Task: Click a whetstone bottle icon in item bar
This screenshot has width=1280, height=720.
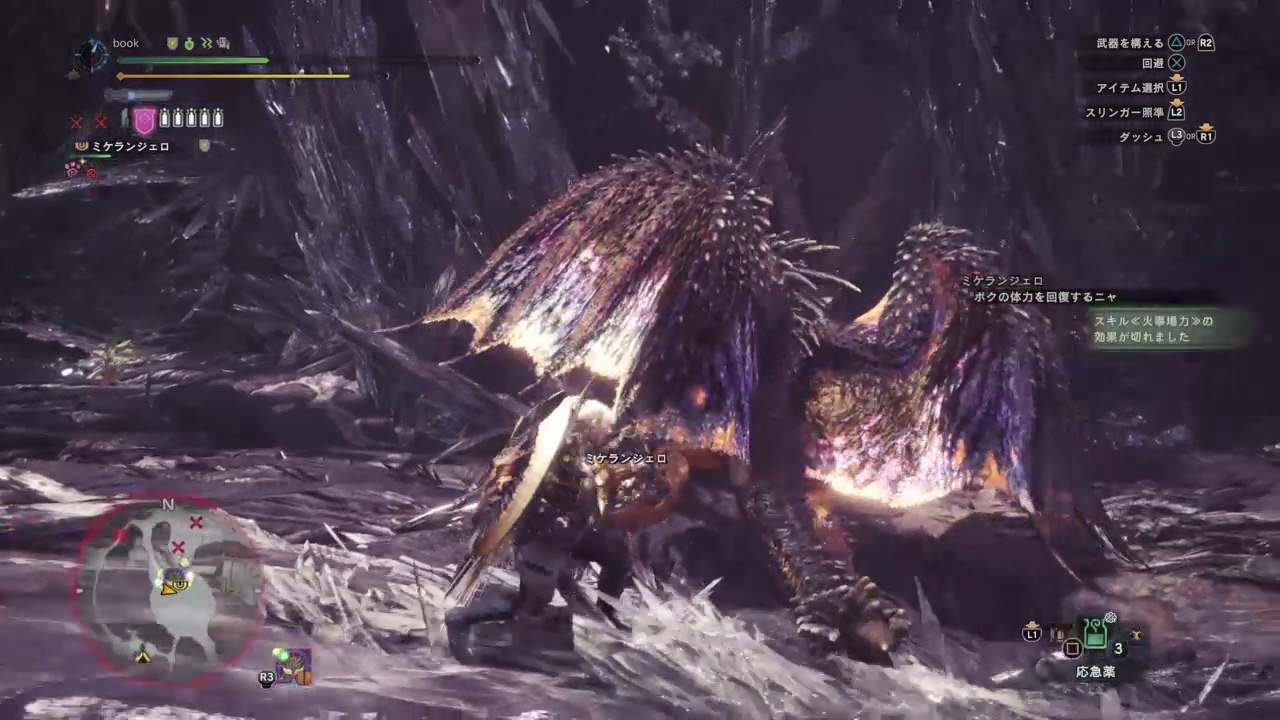Action: point(166,118)
